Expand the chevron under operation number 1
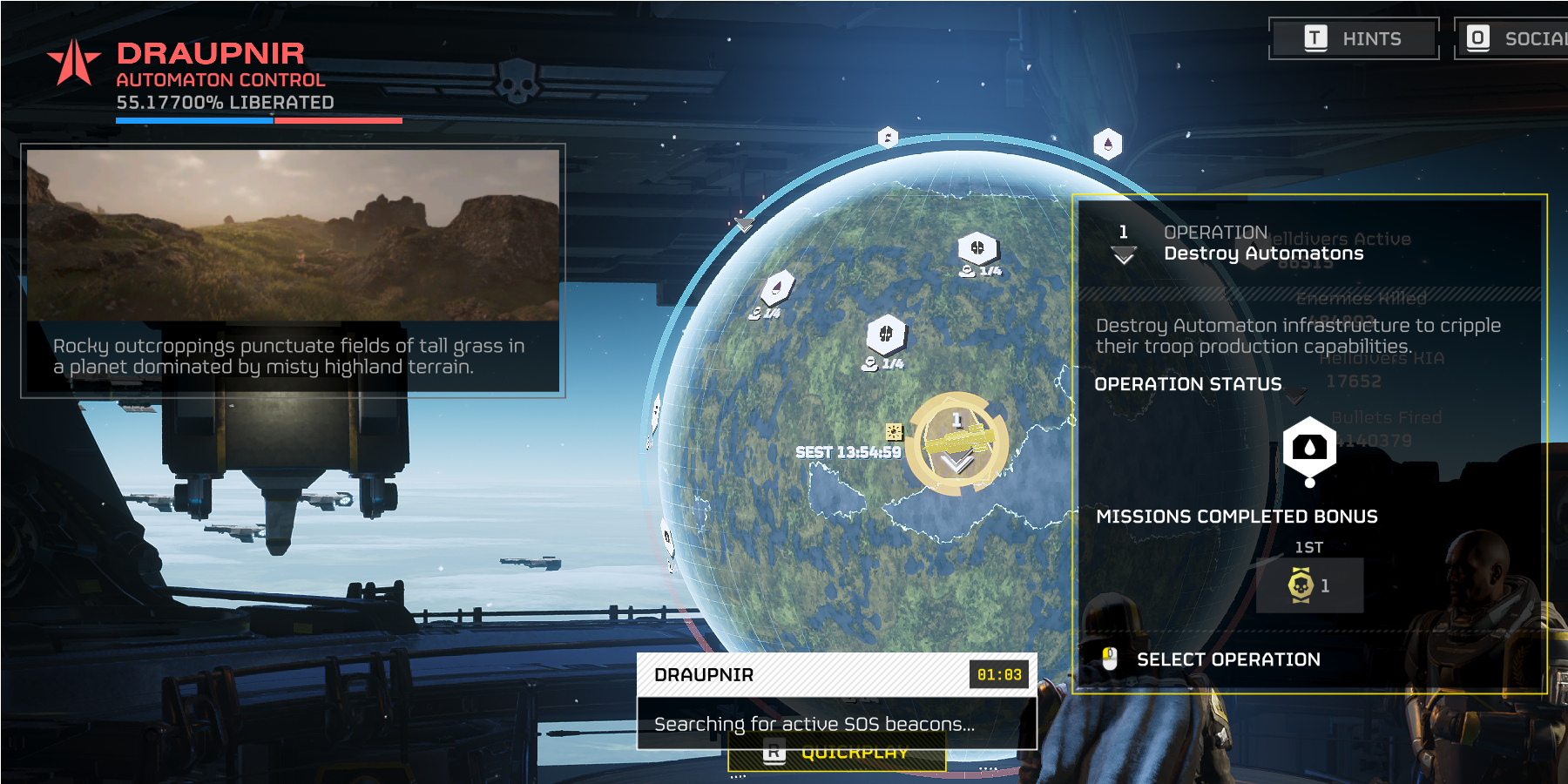This screenshot has width=1568, height=784. pos(1125,255)
